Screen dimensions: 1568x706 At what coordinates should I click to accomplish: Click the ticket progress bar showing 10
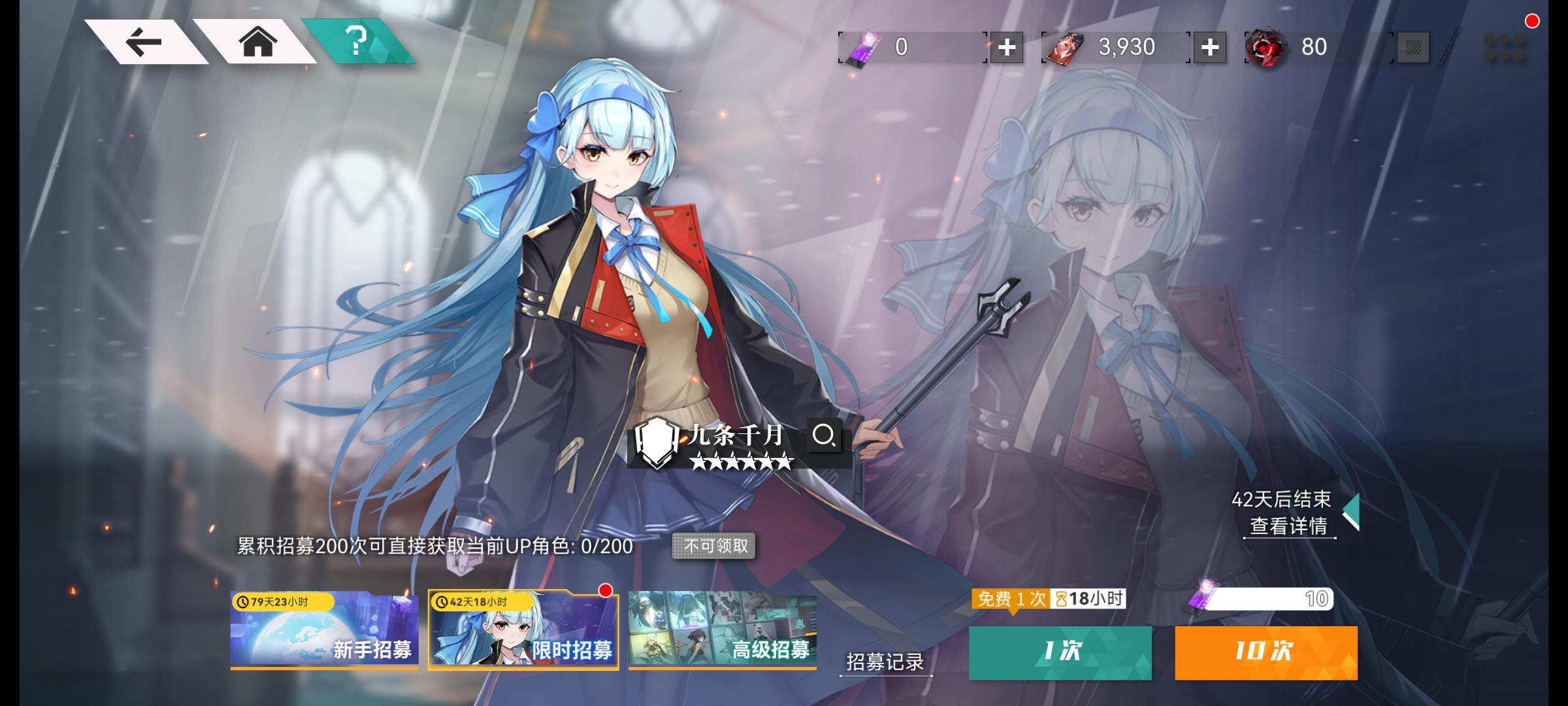(x=1274, y=598)
